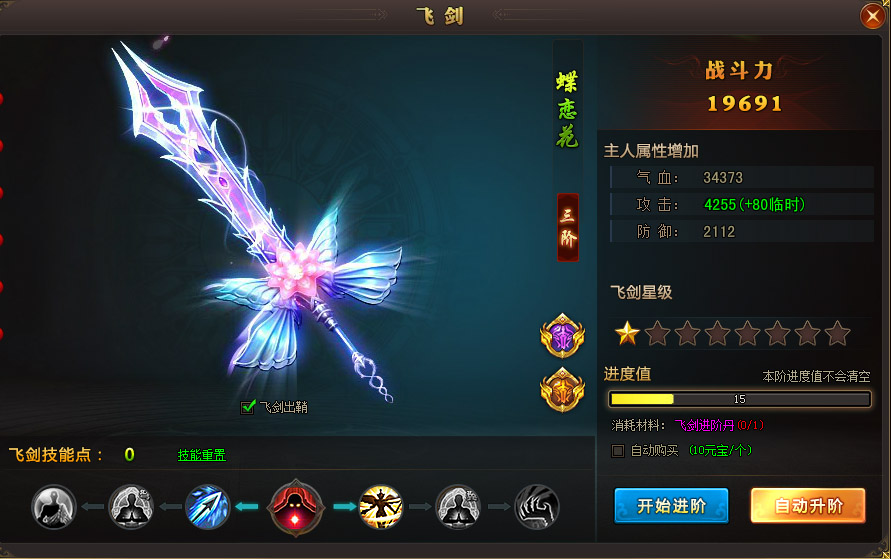Viewport: 891px width, 559px height.
Task: Select the golden winged warrior skill
Action: (381, 507)
